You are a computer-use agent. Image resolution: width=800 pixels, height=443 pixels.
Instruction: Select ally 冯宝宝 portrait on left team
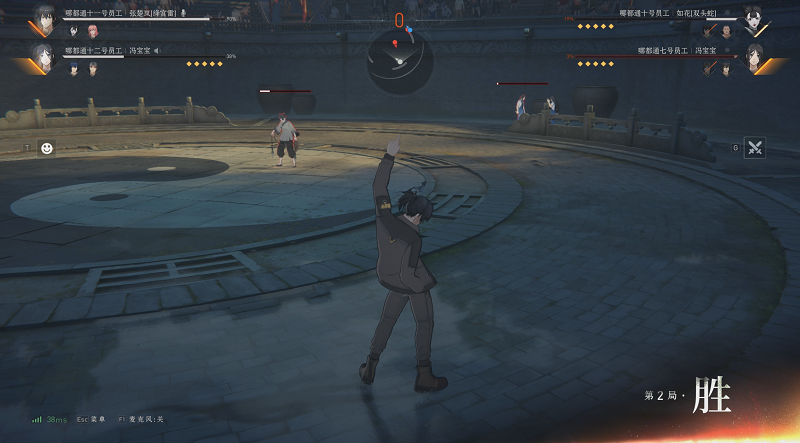[42, 57]
